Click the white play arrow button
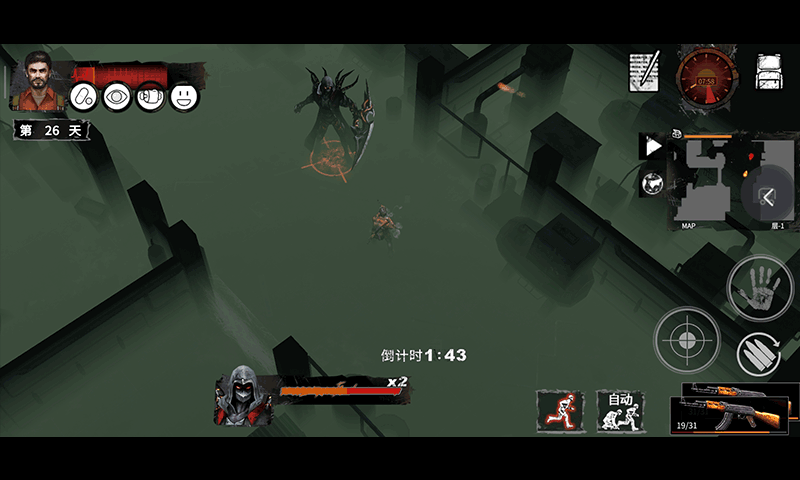Image resolution: width=800 pixels, height=480 pixels. click(652, 147)
